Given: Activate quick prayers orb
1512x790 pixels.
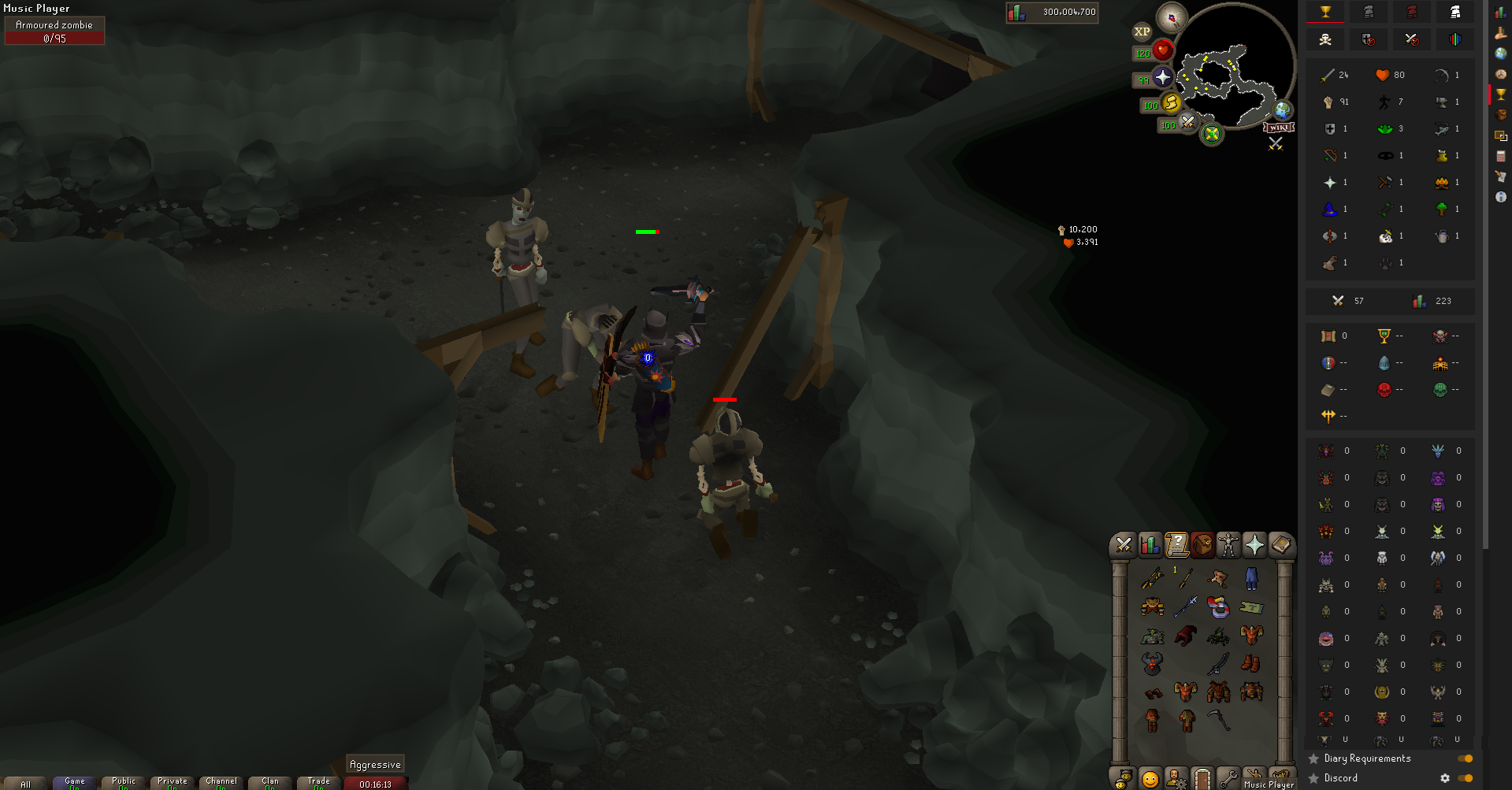Looking at the screenshot, I should tap(1162, 77).
